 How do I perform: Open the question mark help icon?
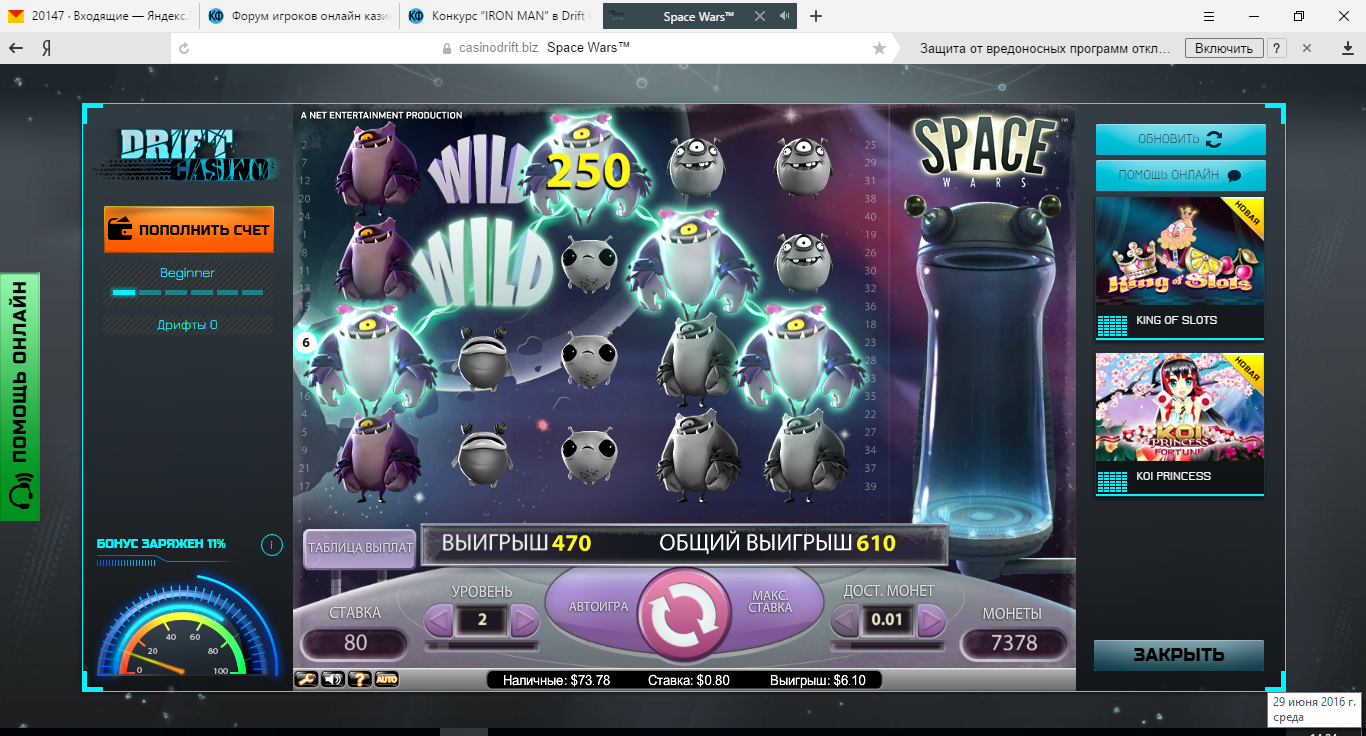(360, 680)
